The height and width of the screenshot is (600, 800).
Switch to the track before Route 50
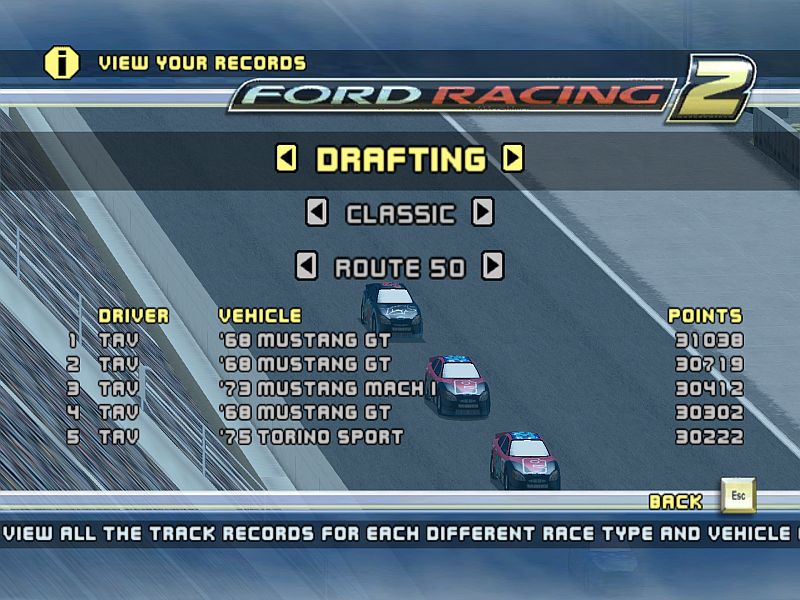pyautogui.click(x=307, y=266)
